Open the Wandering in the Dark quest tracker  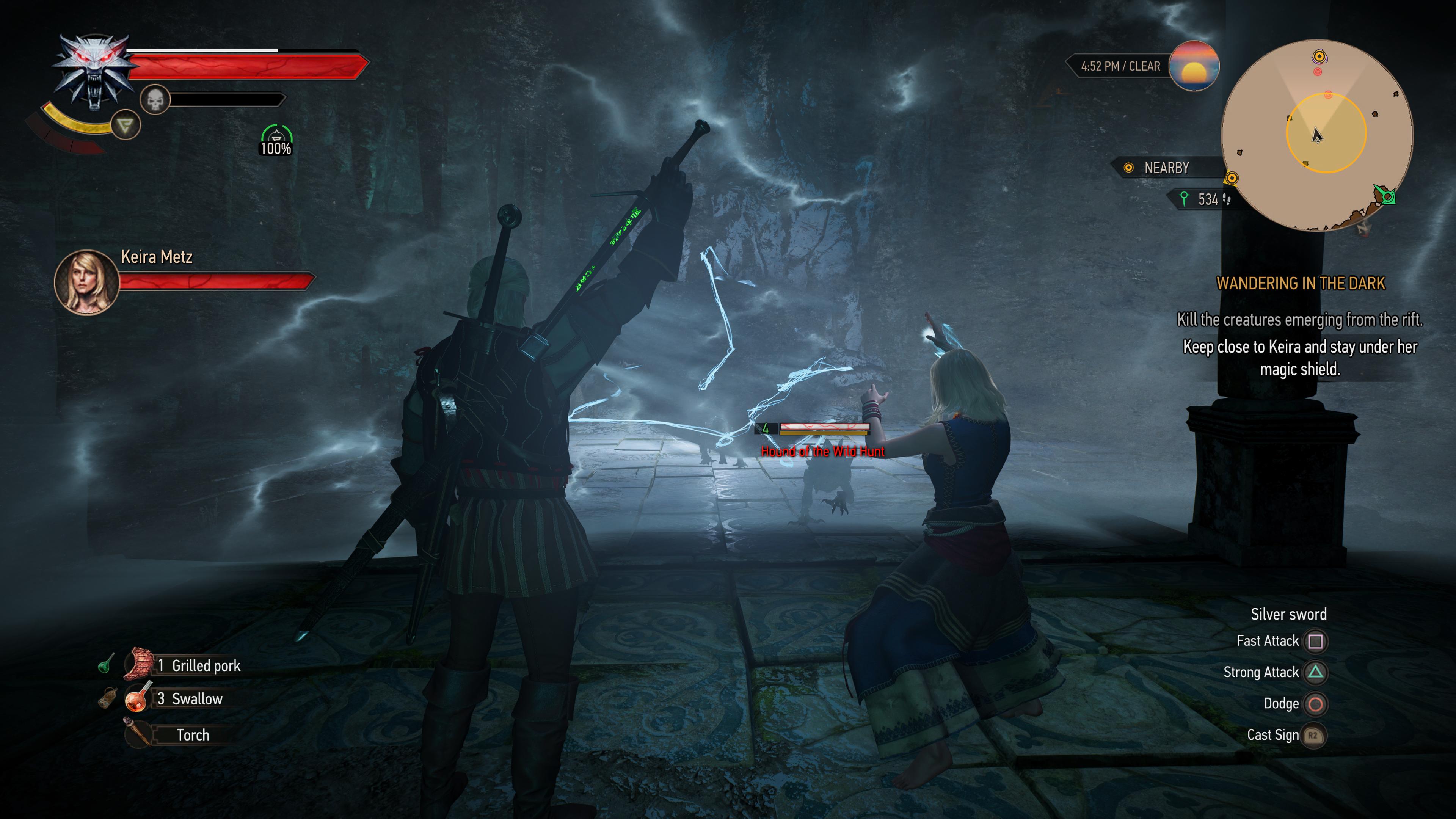click(x=1300, y=283)
